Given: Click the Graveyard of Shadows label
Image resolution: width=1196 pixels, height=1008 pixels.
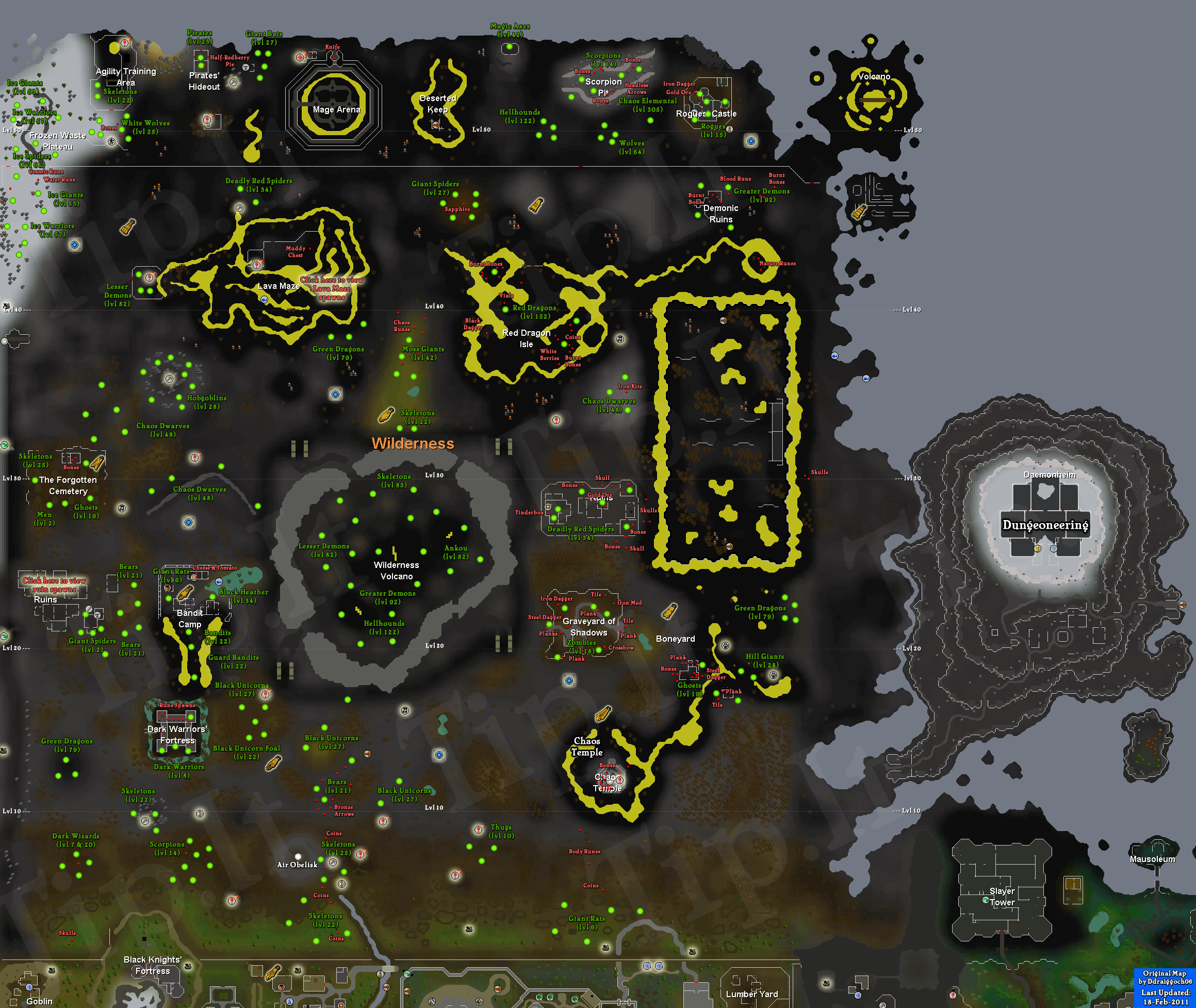Looking at the screenshot, I should coord(589,627).
